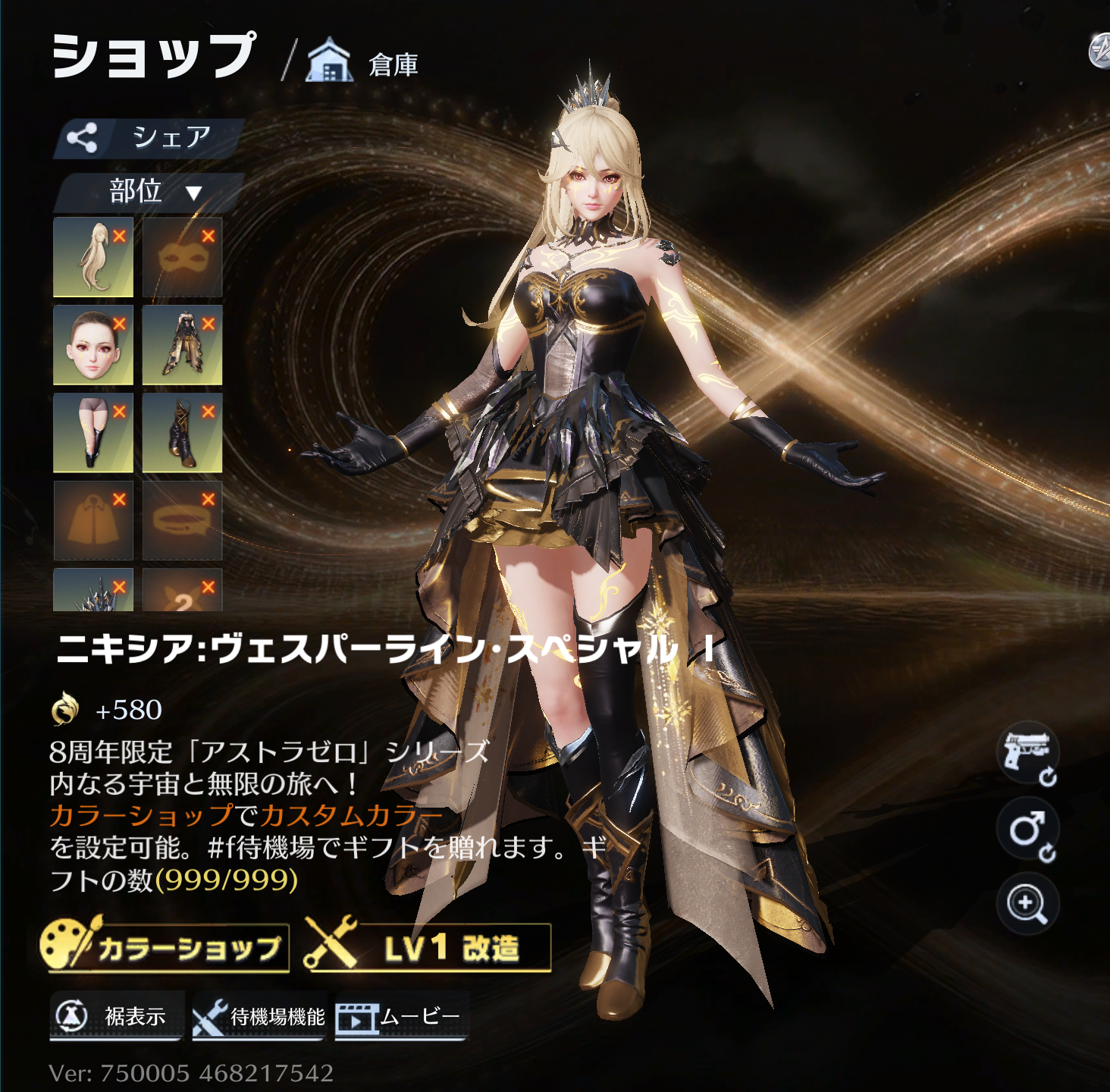Screen dimensions: 1110x1092
Task: Zoom in with the magnifier icon
Action: [x=1027, y=904]
